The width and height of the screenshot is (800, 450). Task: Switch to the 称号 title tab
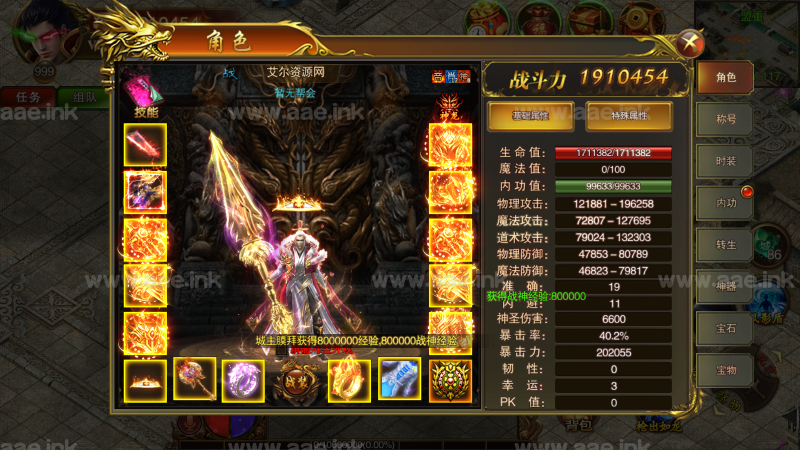[725, 119]
